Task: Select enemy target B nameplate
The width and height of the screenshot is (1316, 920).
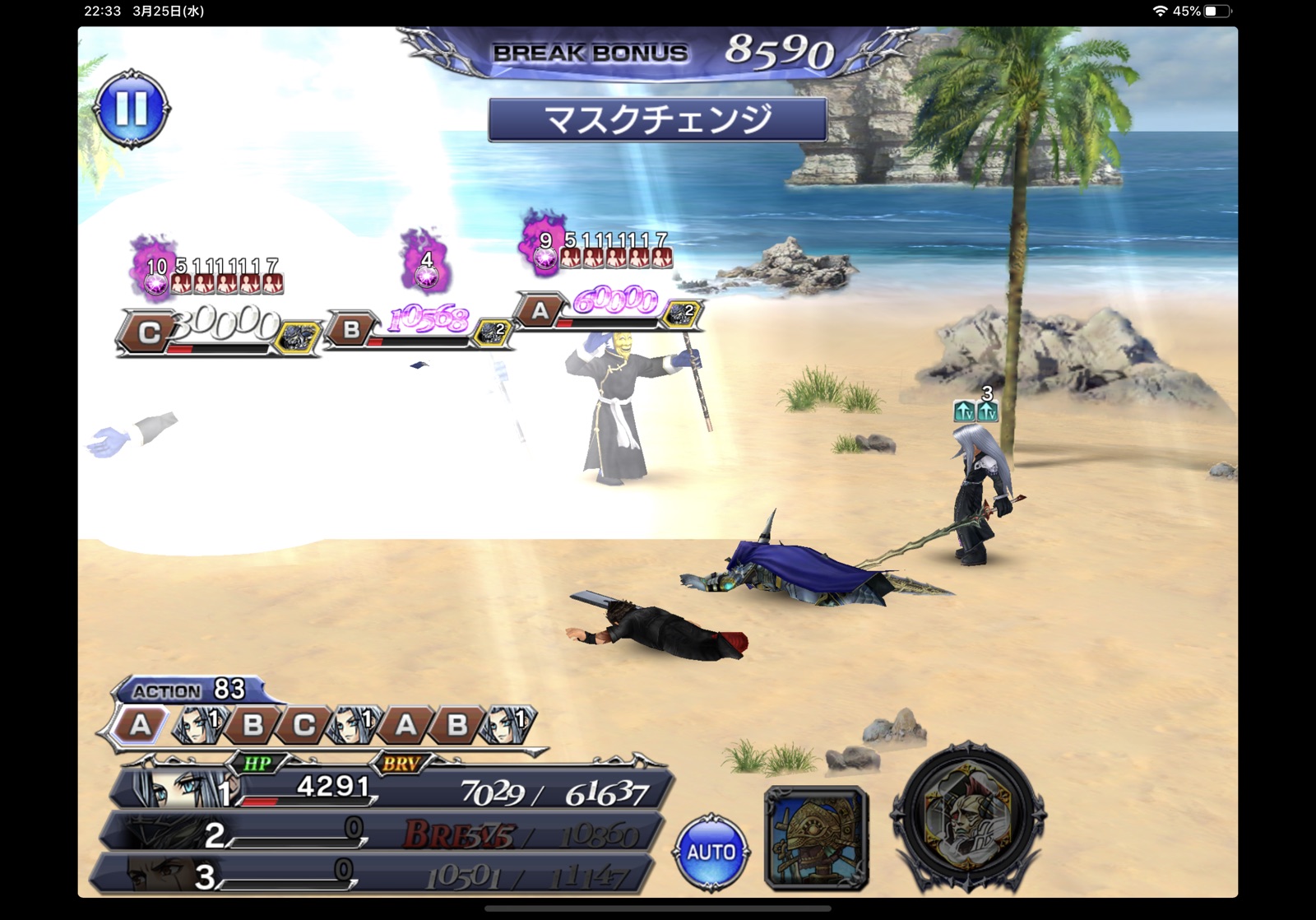Action: click(352, 330)
